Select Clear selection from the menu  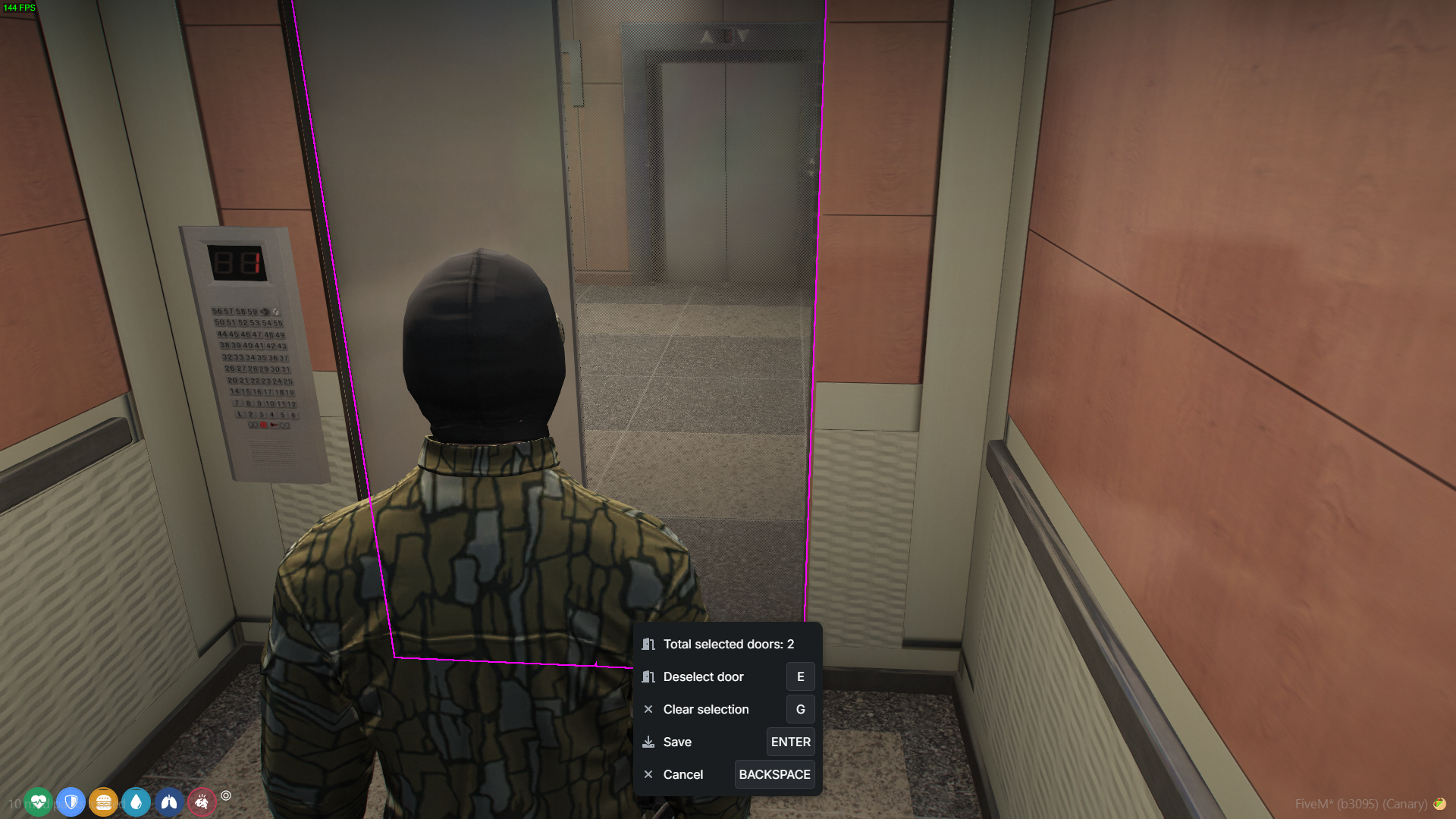coord(705,709)
